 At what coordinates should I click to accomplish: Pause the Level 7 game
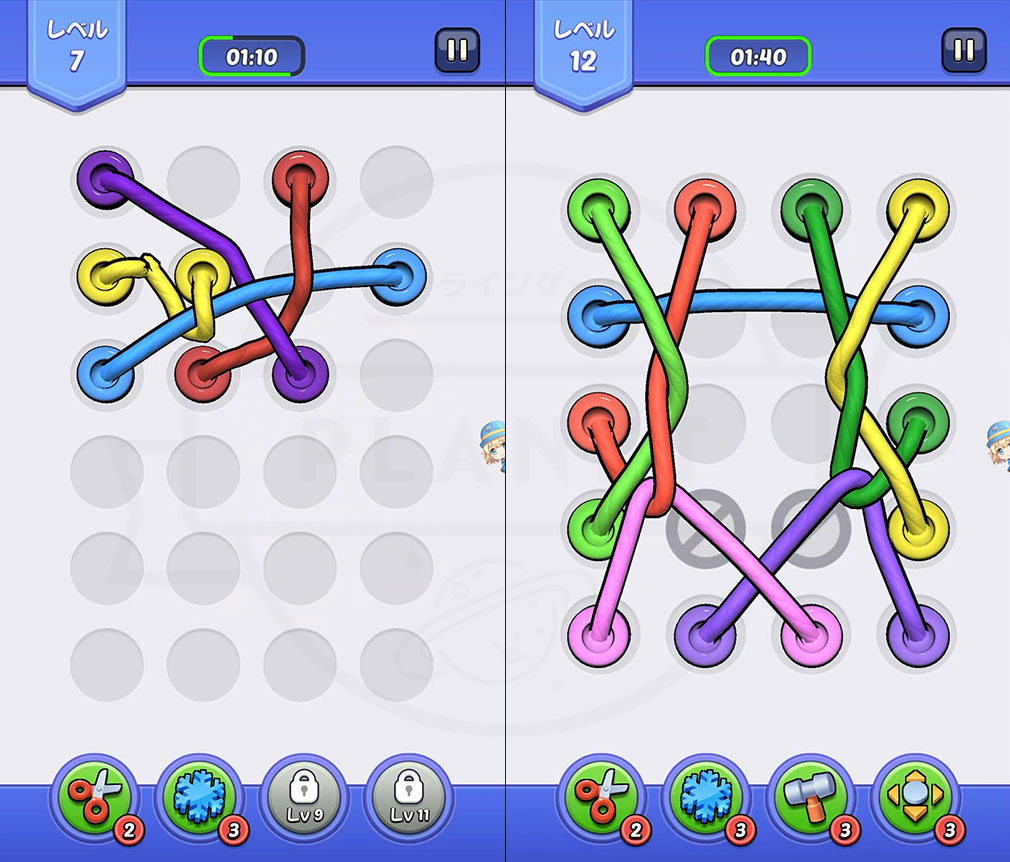457,51
